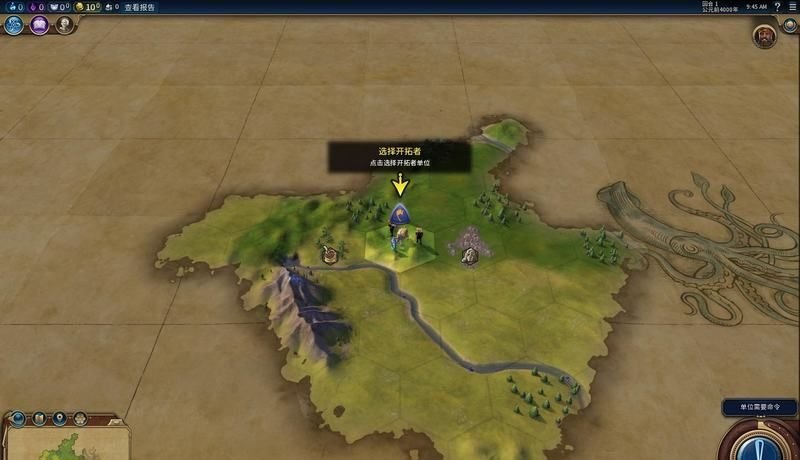Open the great people portrait button
The image size is (800, 460).
[x=64, y=25]
